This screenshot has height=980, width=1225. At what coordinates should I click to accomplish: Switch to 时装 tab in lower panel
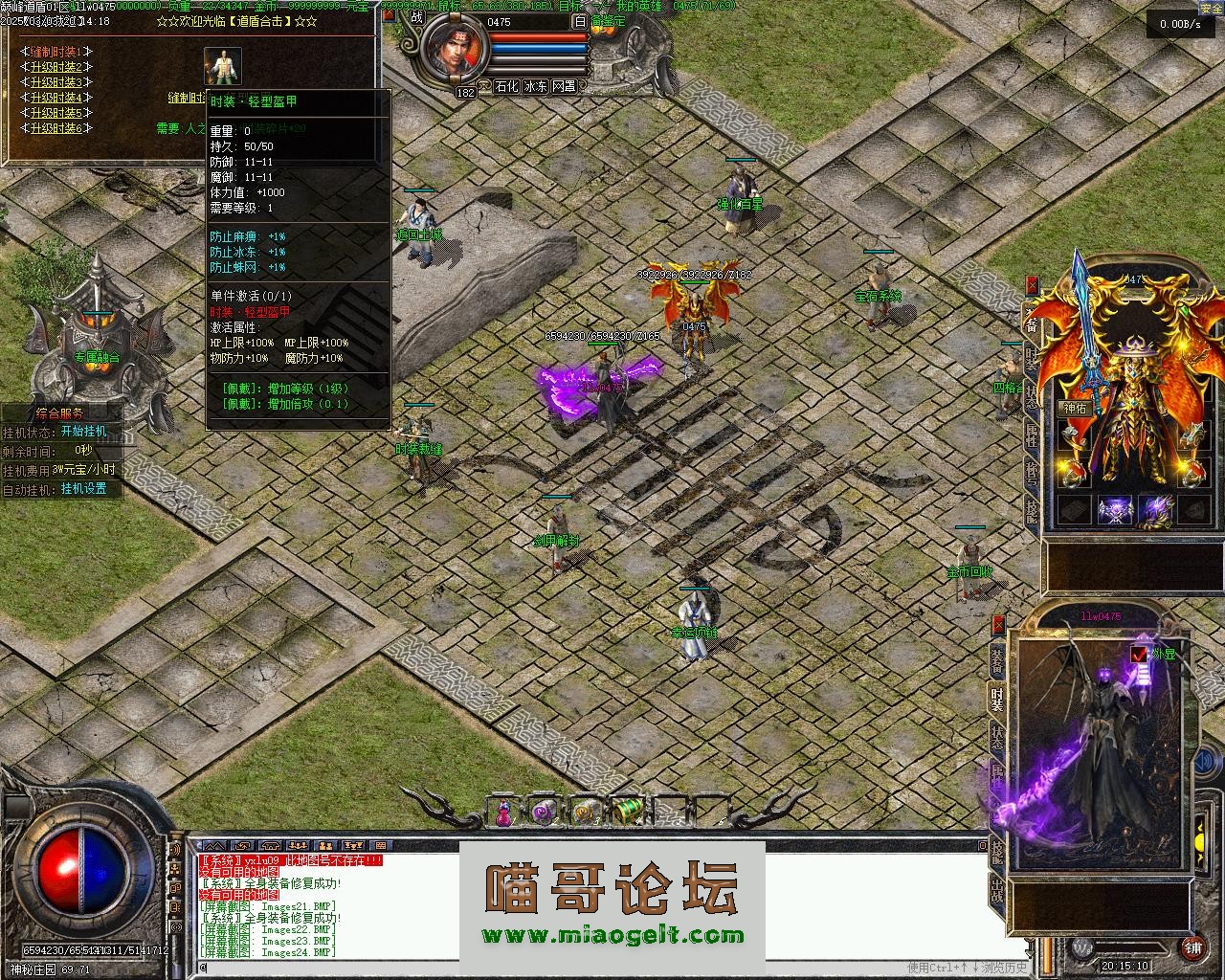(x=997, y=700)
